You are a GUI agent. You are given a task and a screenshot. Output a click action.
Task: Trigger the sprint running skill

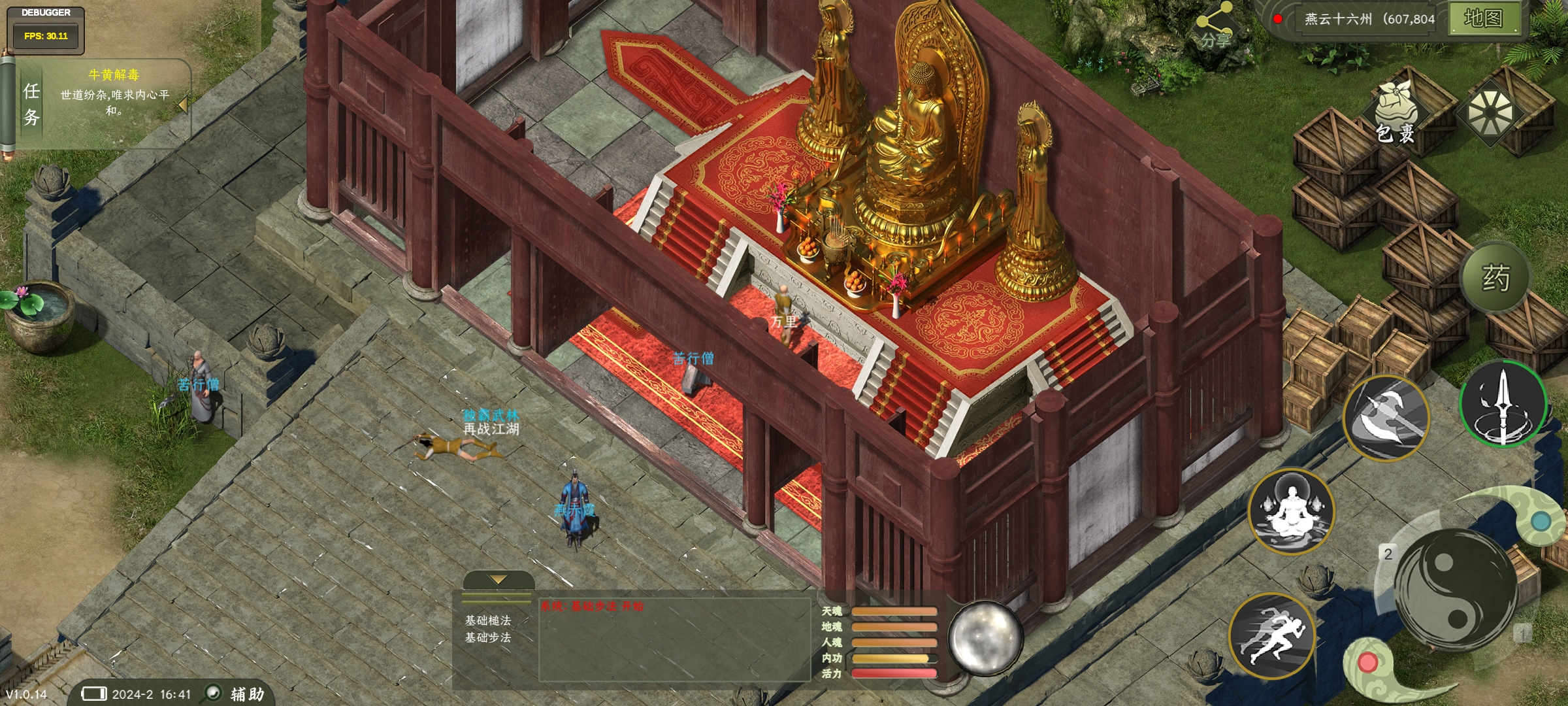pyautogui.click(x=1271, y=635)
